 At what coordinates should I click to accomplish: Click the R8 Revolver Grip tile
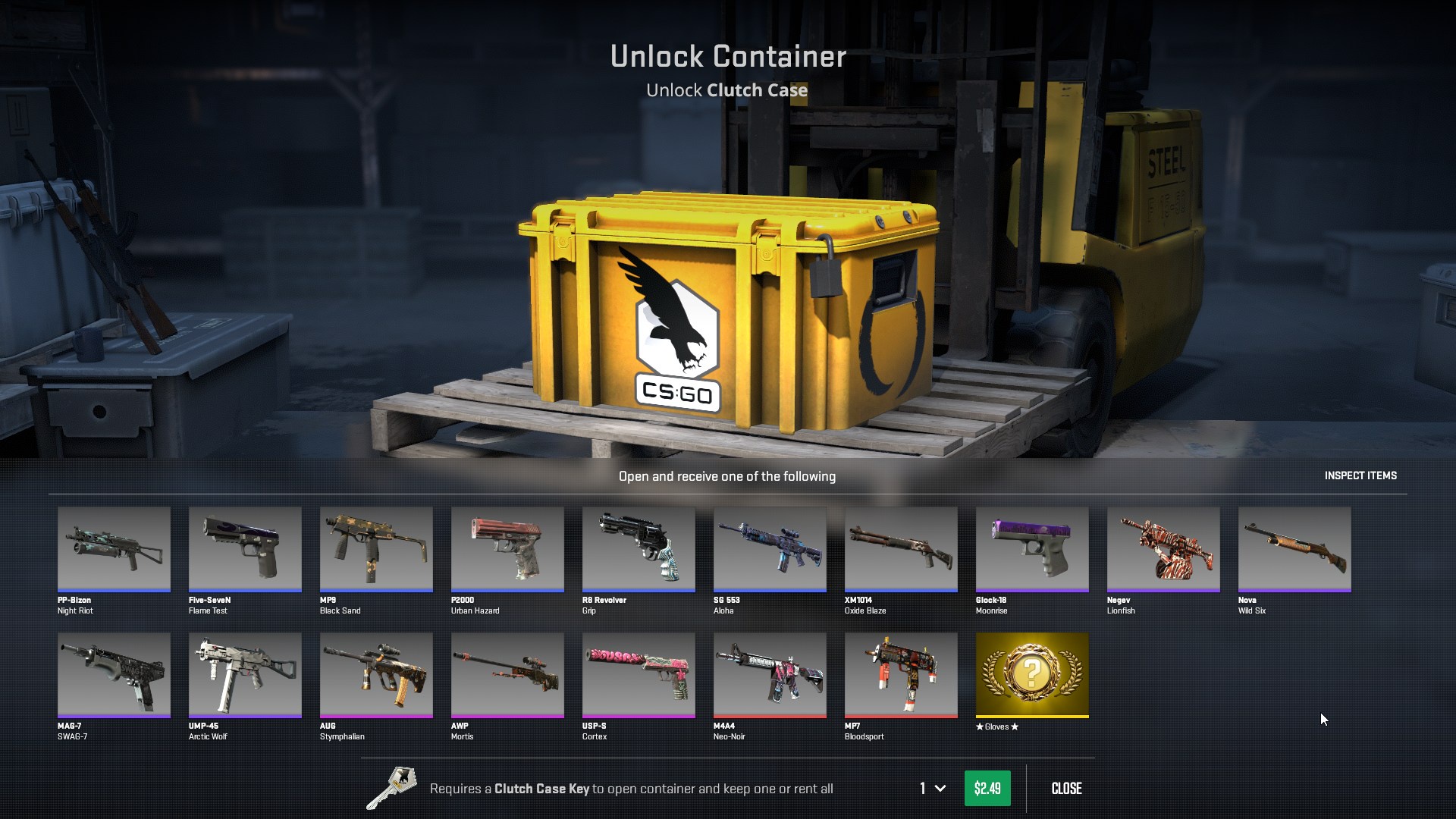pyautogui.click(x=639, y=548)
